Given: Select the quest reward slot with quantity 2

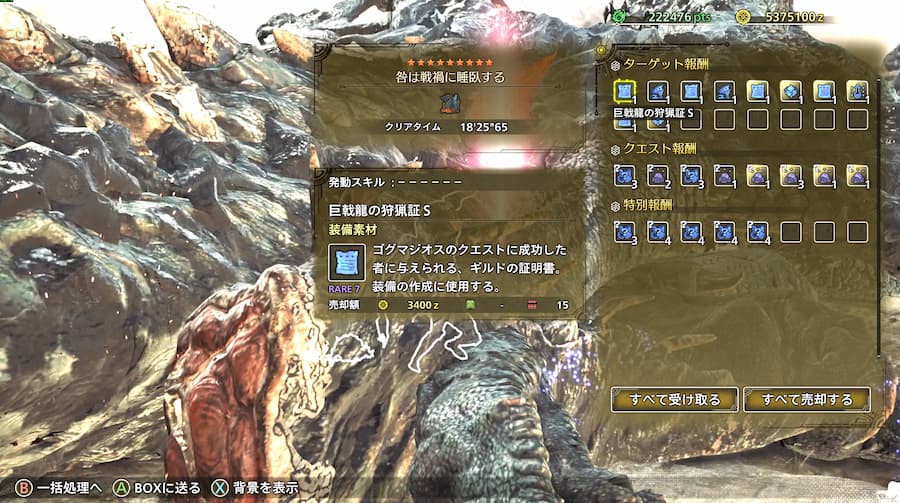Looking at the screenshot, I should 658,176.
